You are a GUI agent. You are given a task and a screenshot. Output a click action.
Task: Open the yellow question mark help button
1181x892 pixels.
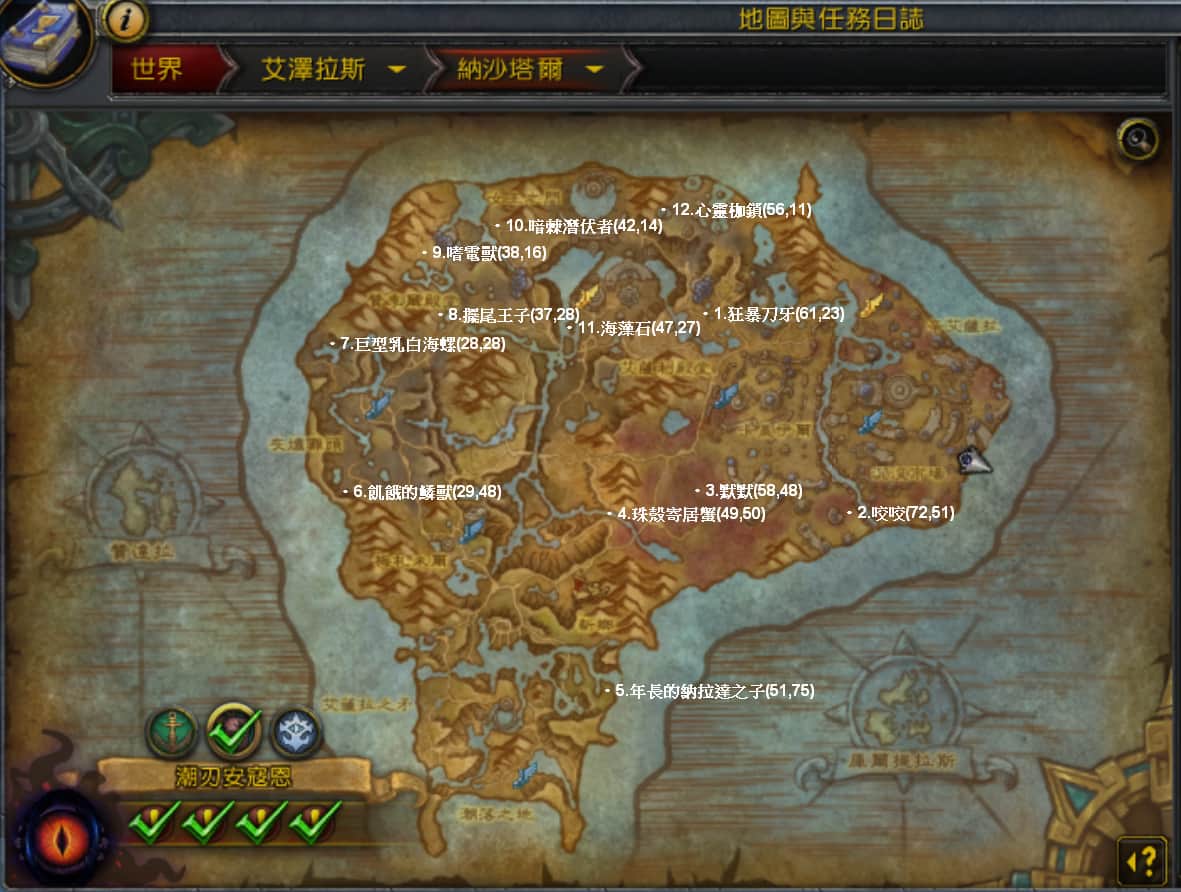[1141, 859]
